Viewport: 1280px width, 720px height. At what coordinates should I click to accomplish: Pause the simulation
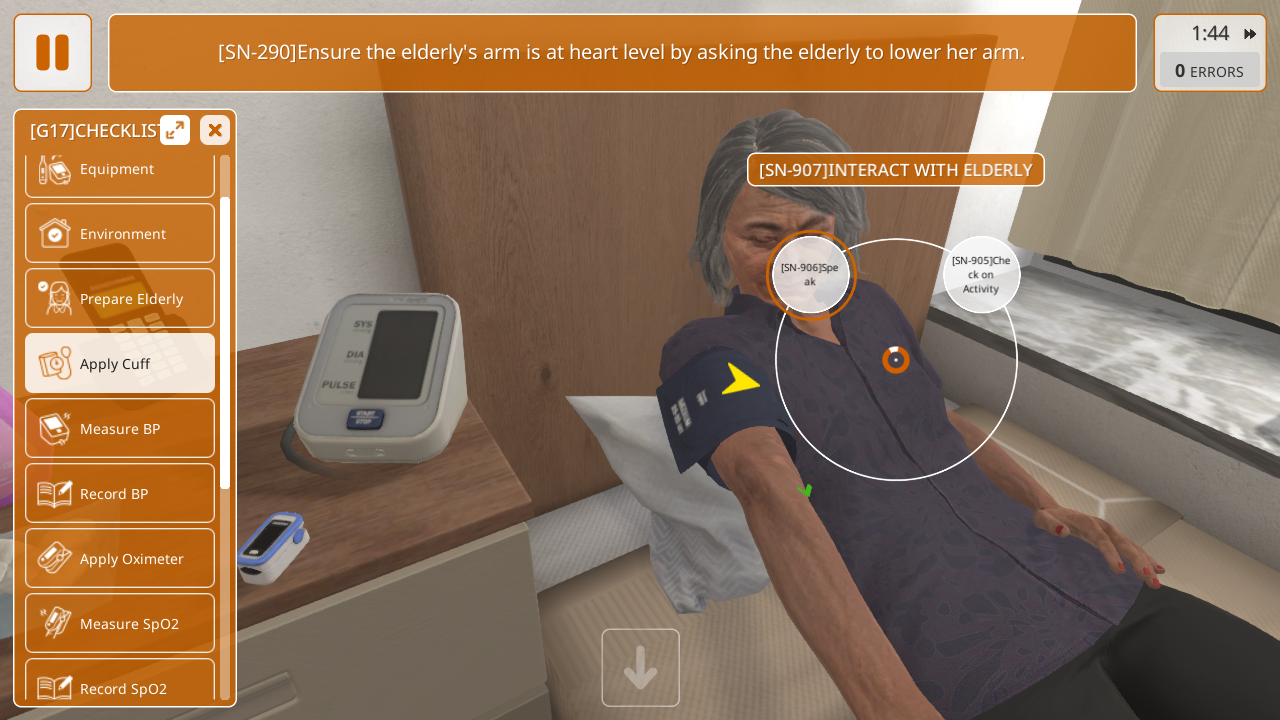click(x=52, y=52)
